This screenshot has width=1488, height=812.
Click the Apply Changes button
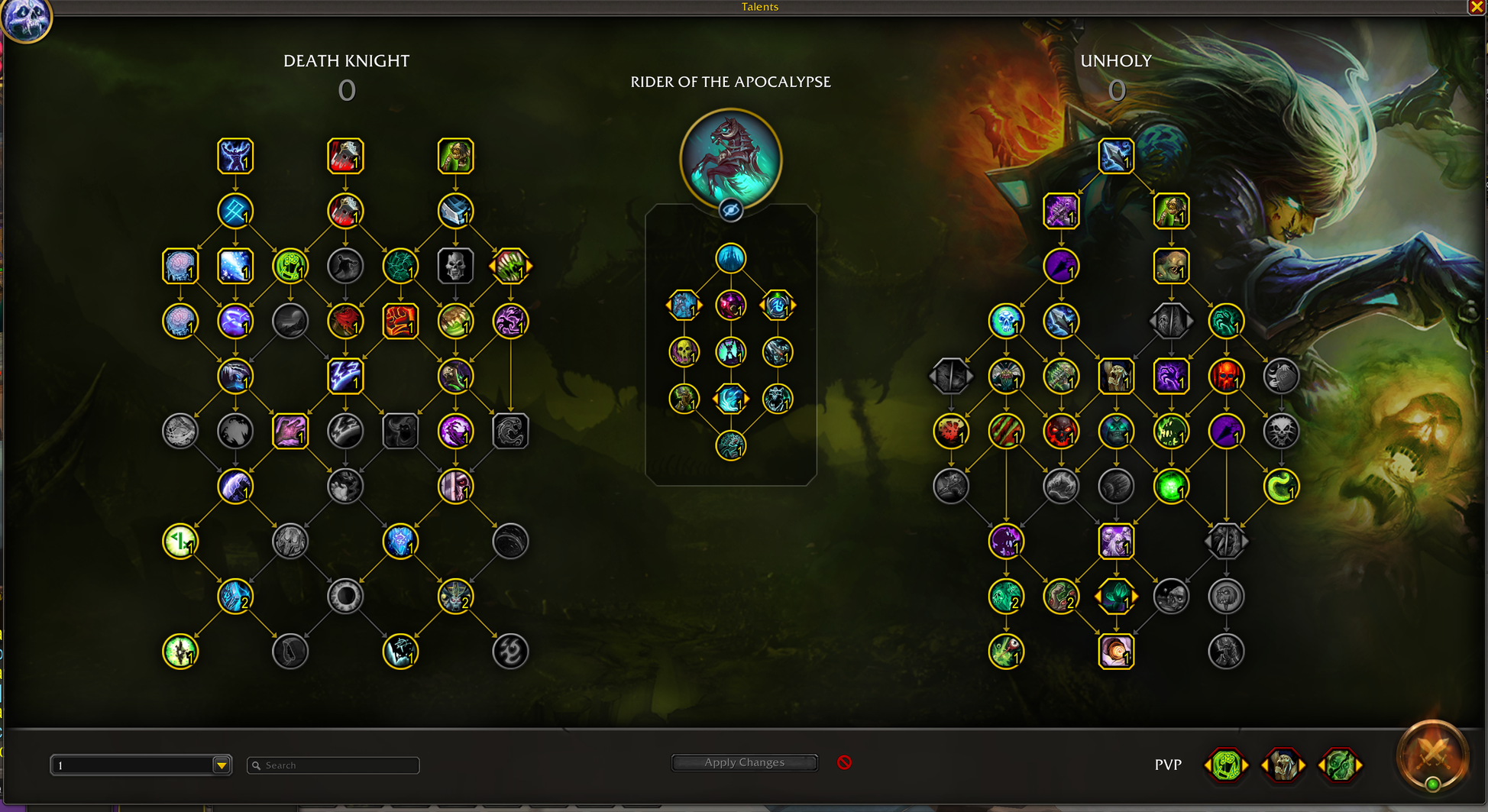[x=744, y=762]
